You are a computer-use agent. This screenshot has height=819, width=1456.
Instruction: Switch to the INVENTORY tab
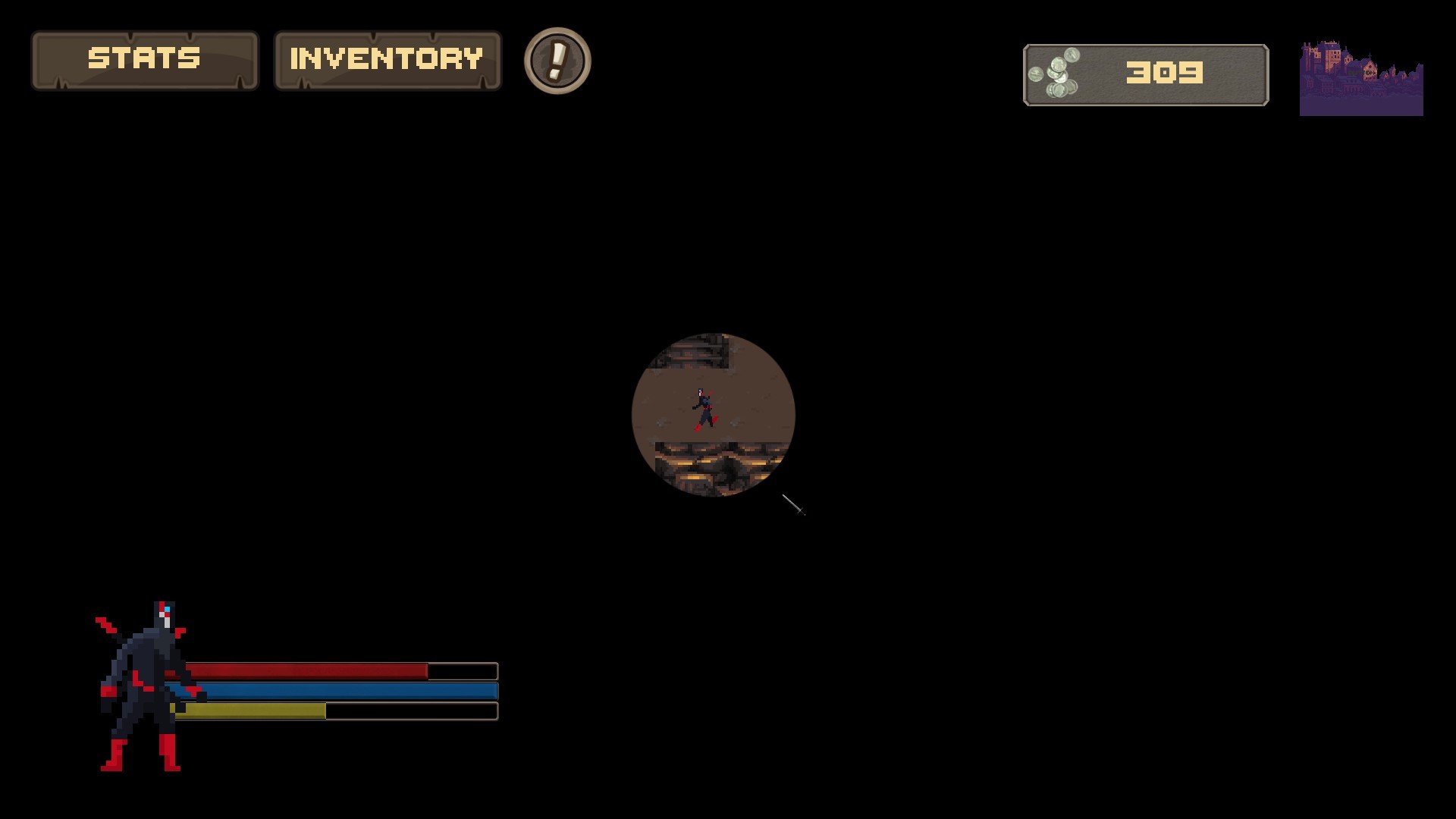[x=387, y=58]
